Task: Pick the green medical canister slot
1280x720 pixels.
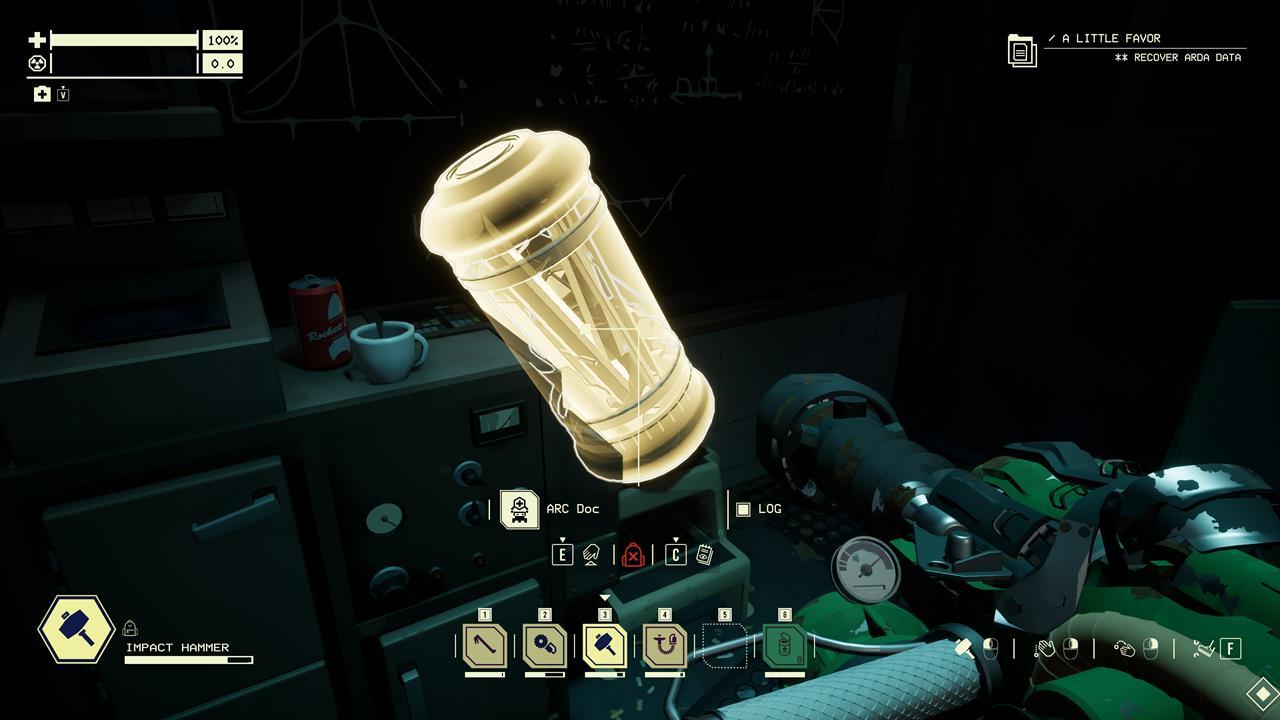Action: point(785,646)
